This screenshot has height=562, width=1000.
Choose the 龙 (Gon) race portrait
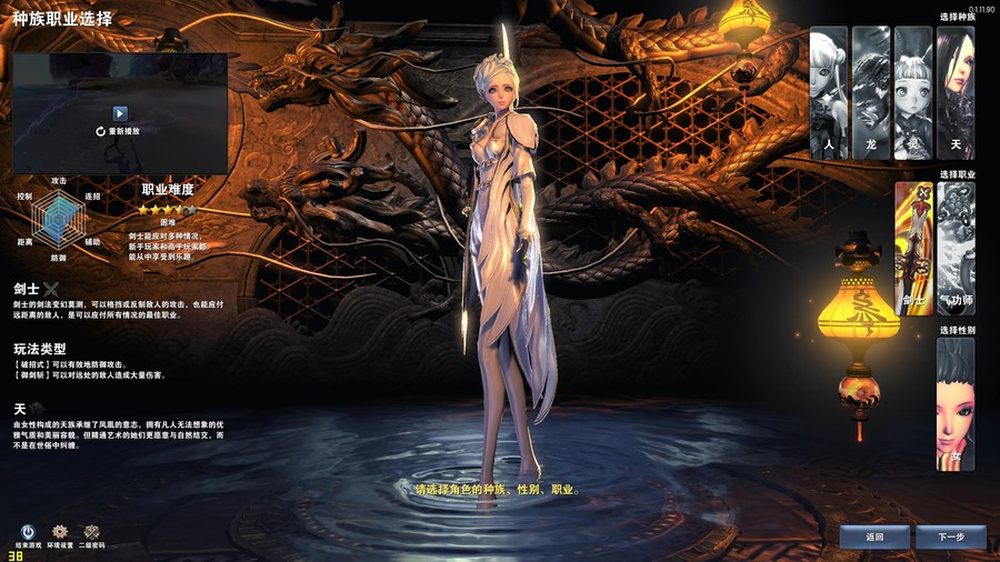[871, 92]
